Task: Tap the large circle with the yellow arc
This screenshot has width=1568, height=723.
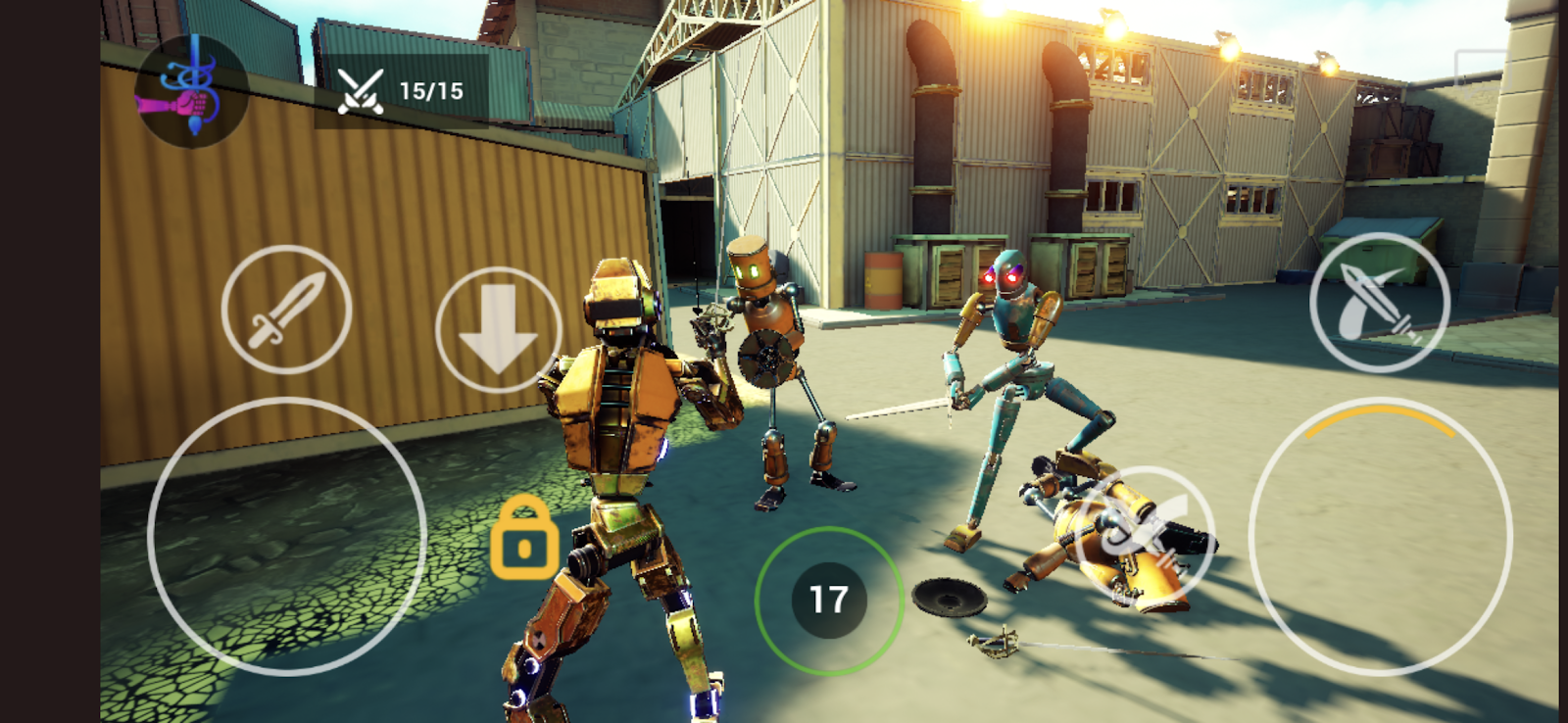Action: (1380, 537)
